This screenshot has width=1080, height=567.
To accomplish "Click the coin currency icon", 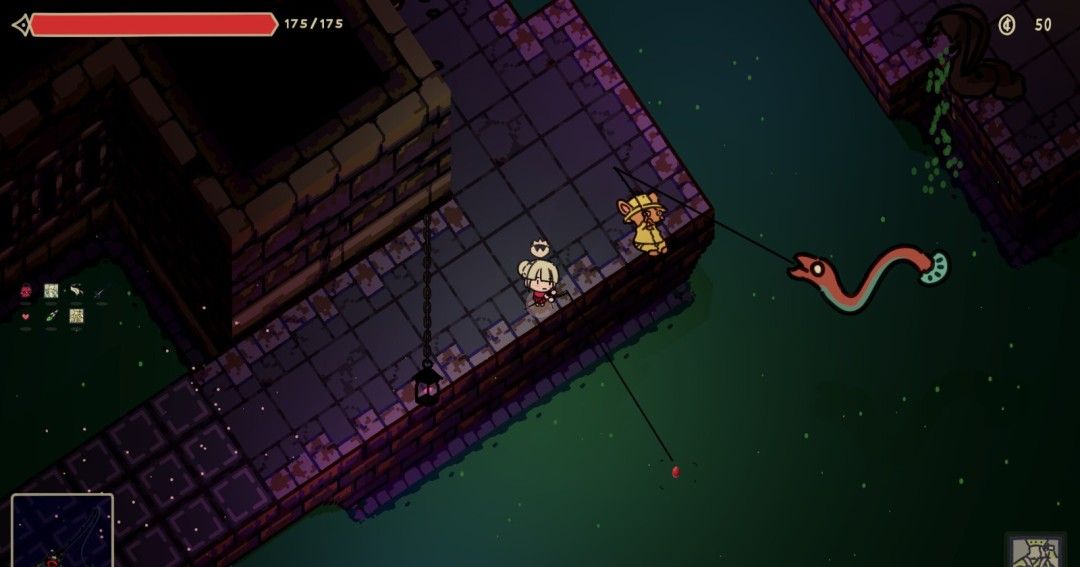I will click(x=1007, y=25).
